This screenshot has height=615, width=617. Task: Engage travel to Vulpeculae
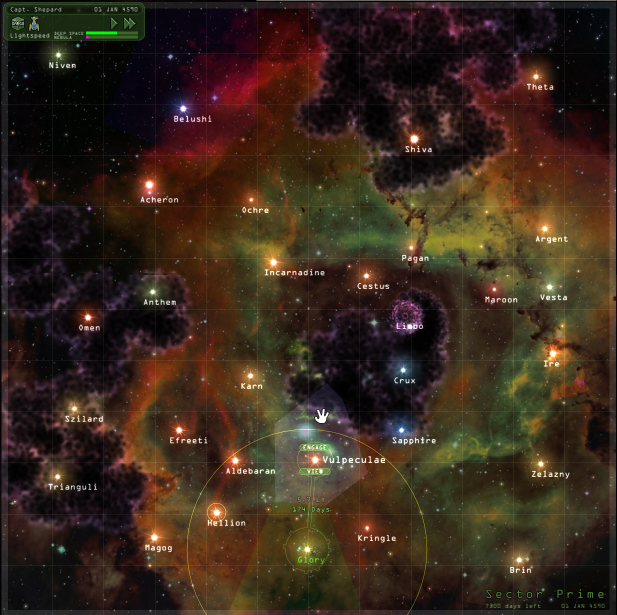(x=313, y=448)
